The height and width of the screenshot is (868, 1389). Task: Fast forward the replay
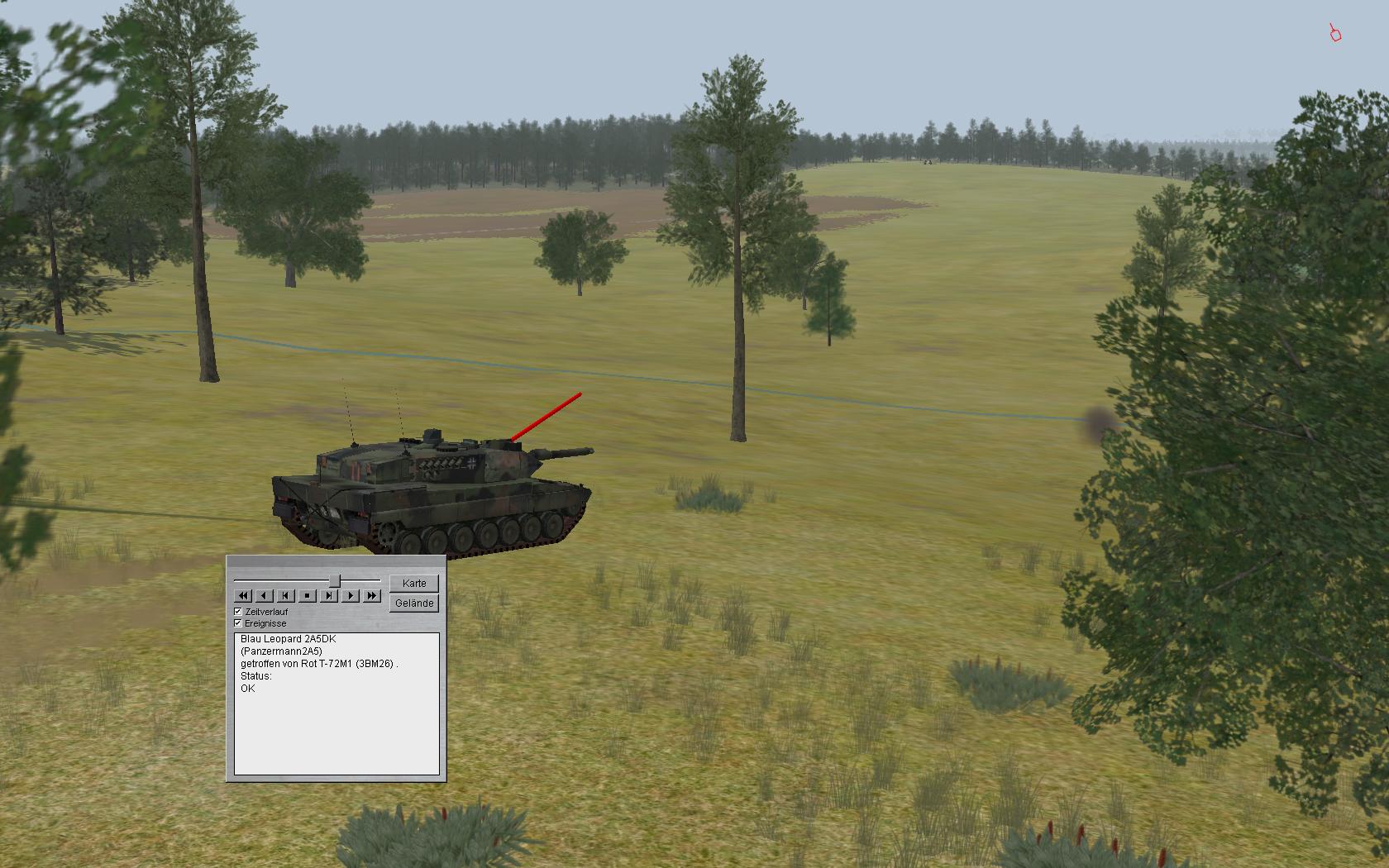[x=372, y=595]
